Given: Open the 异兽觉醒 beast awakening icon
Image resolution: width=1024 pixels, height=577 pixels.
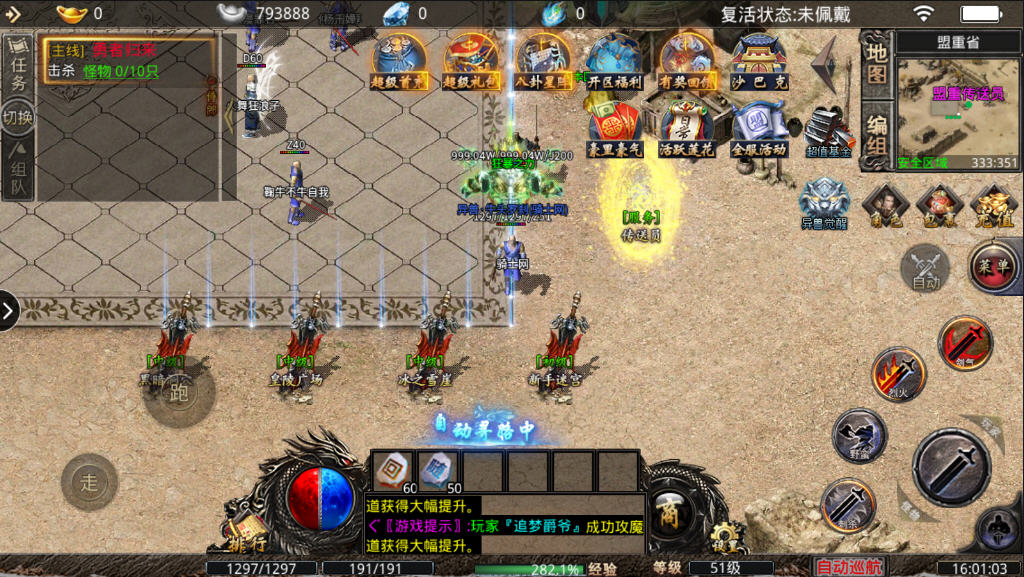Looking at the screenshot, I should [826, 202].
